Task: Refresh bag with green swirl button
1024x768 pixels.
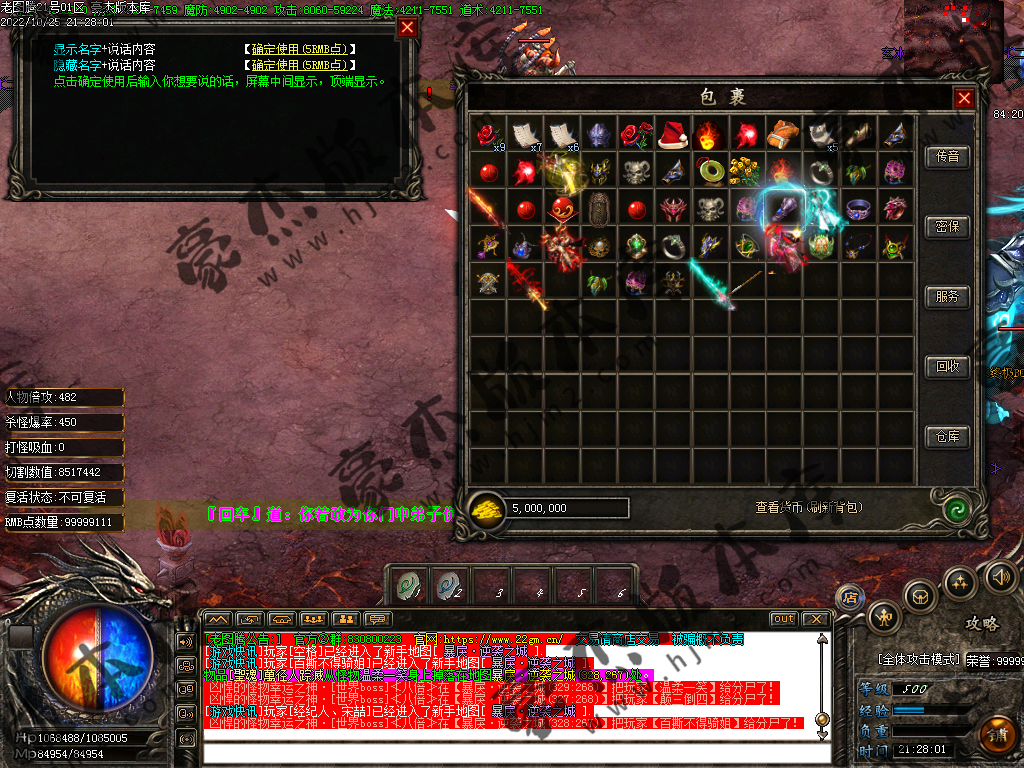Action: pyautogui.click(x=957, y=508)
